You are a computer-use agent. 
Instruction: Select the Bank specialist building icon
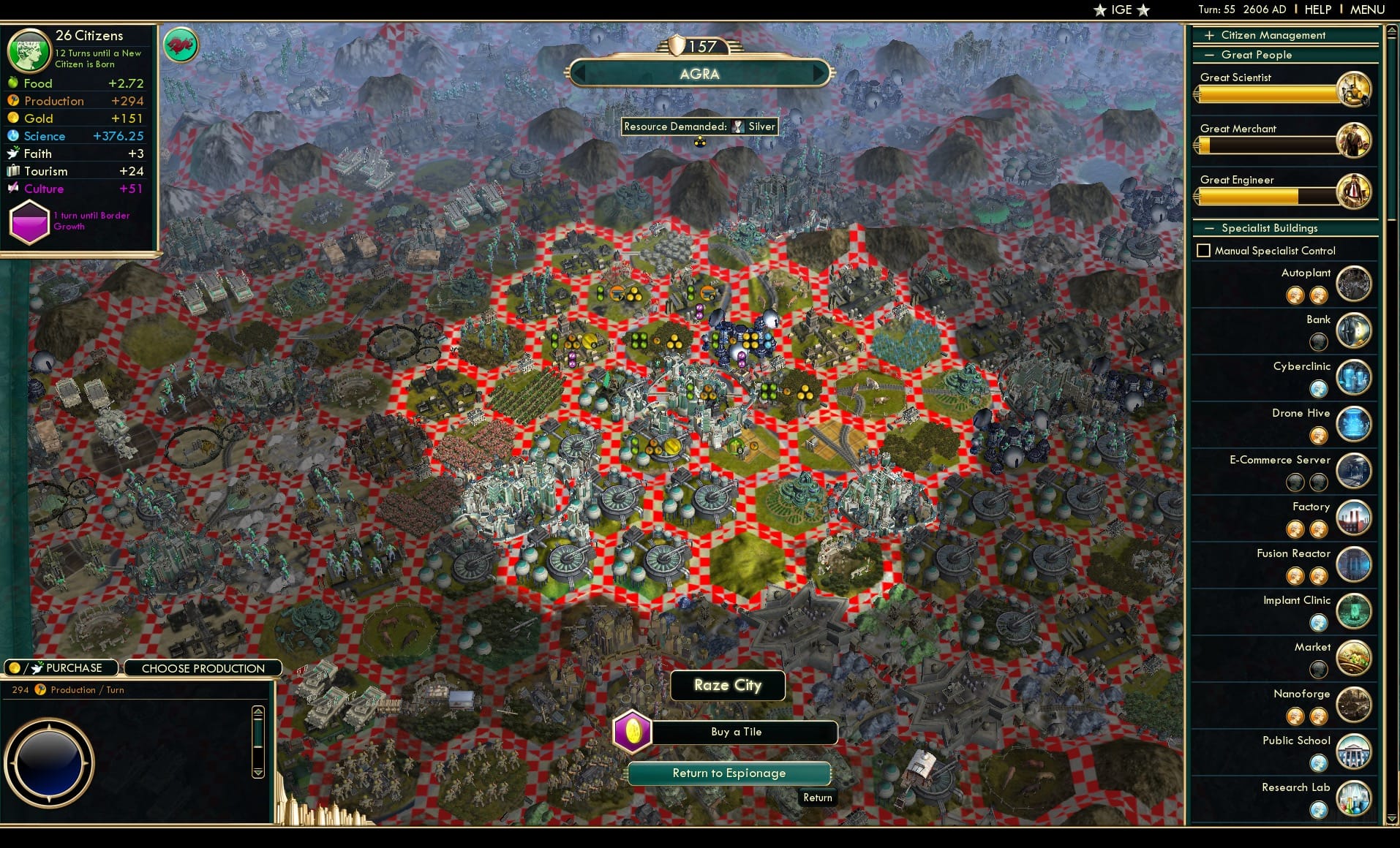pos(1354,331)
